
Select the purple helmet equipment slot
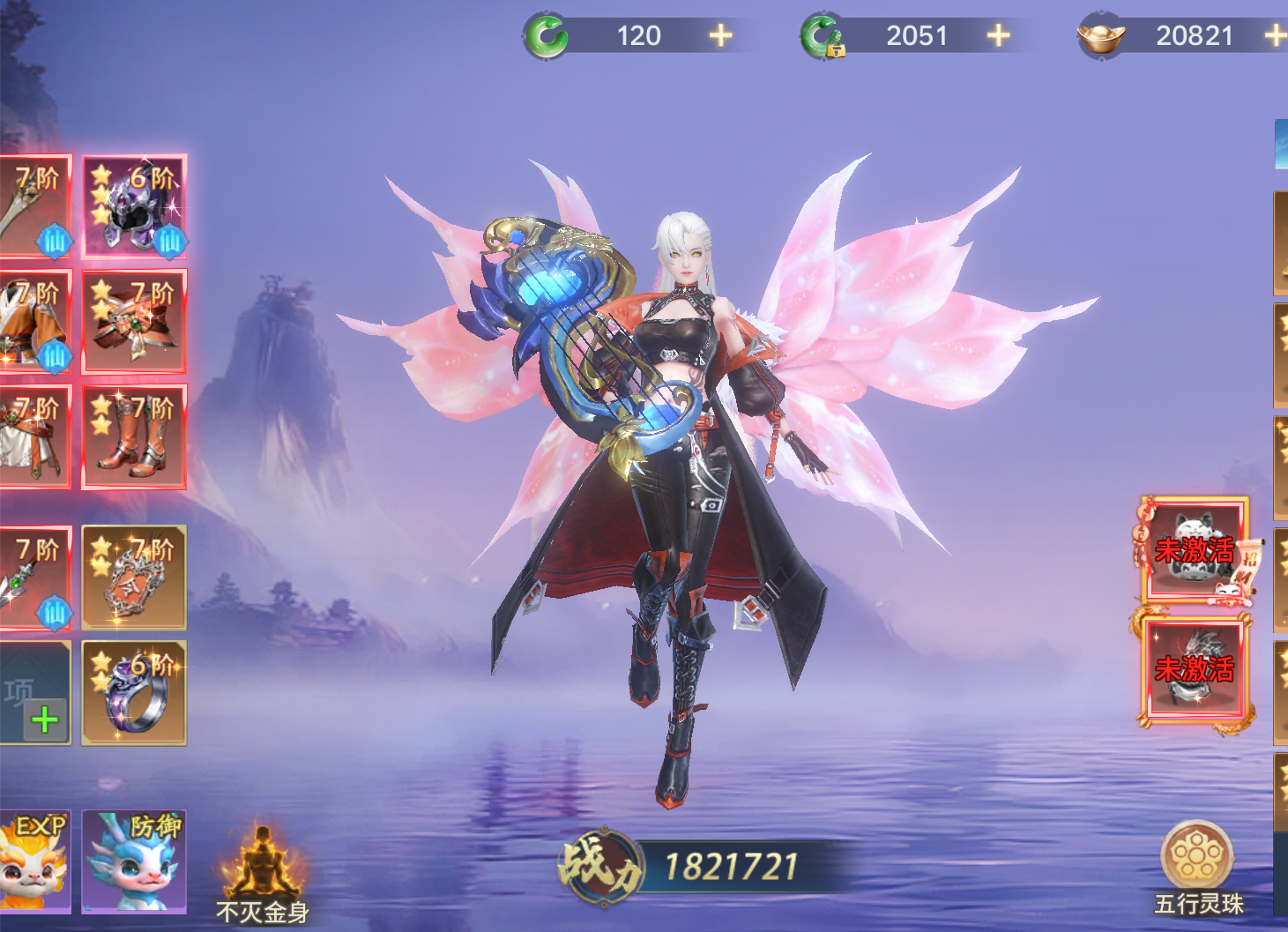134,207
